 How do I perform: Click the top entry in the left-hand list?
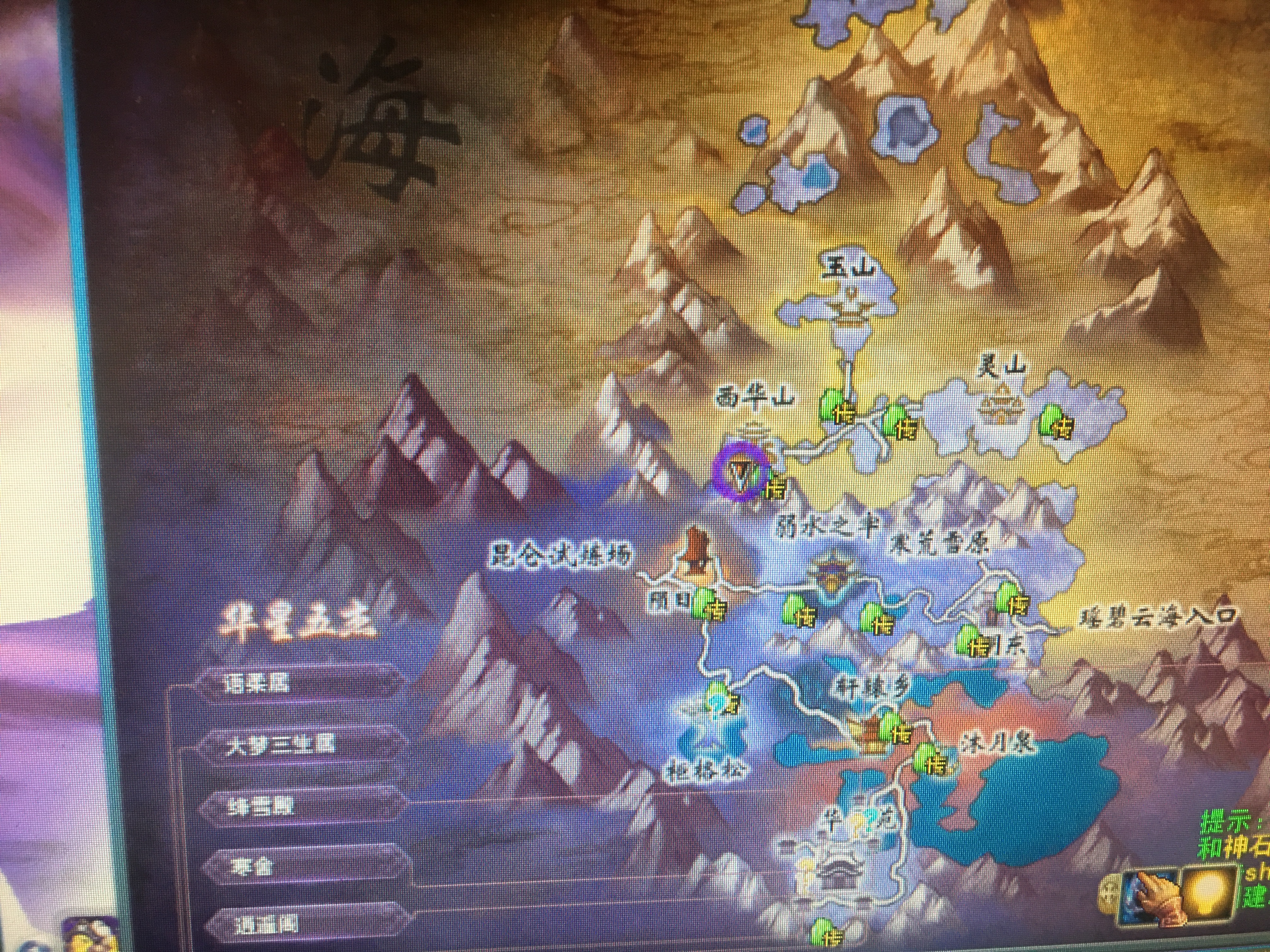258,683
